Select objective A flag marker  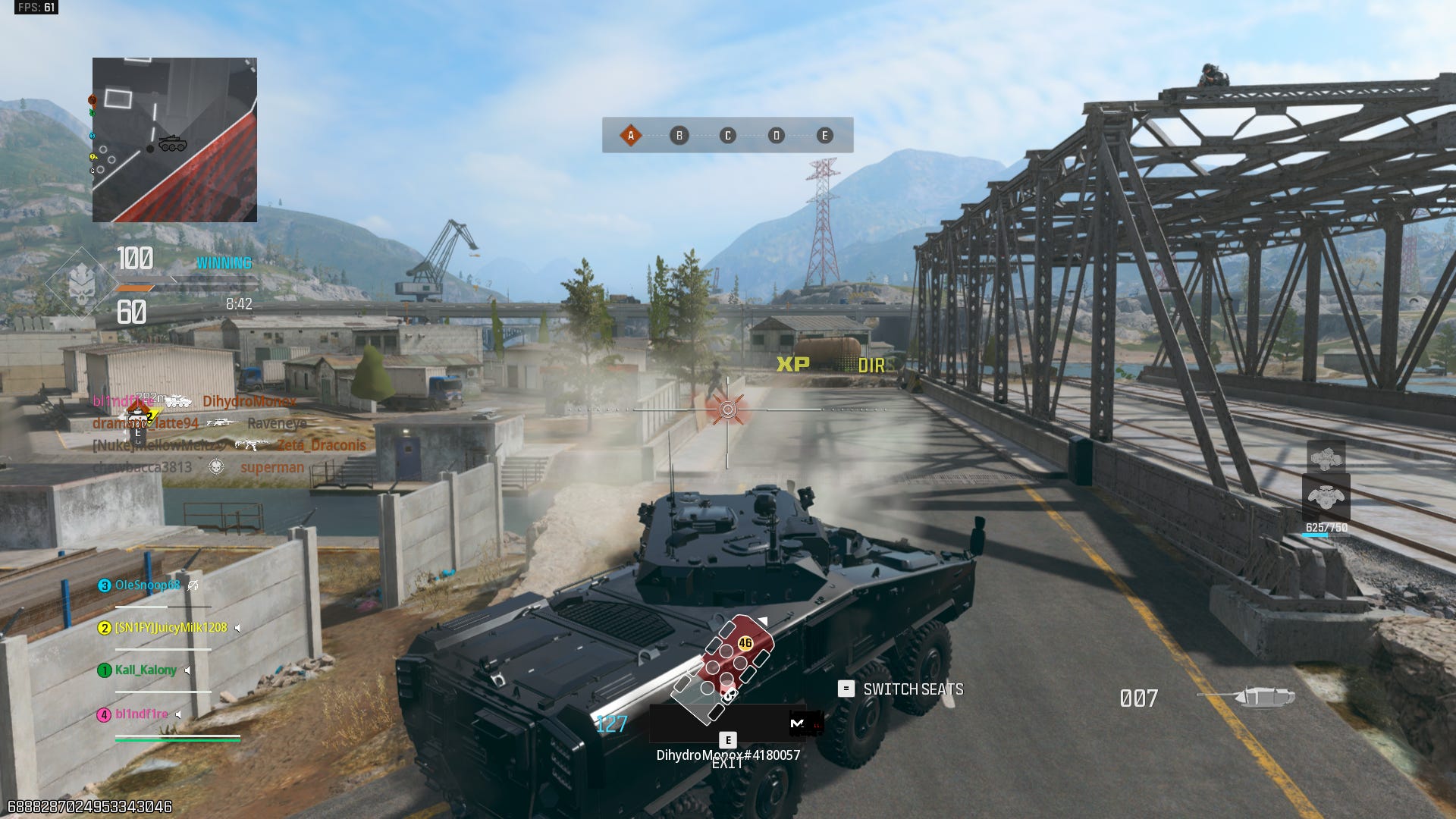pyautogui.click(x=630, y=136)
